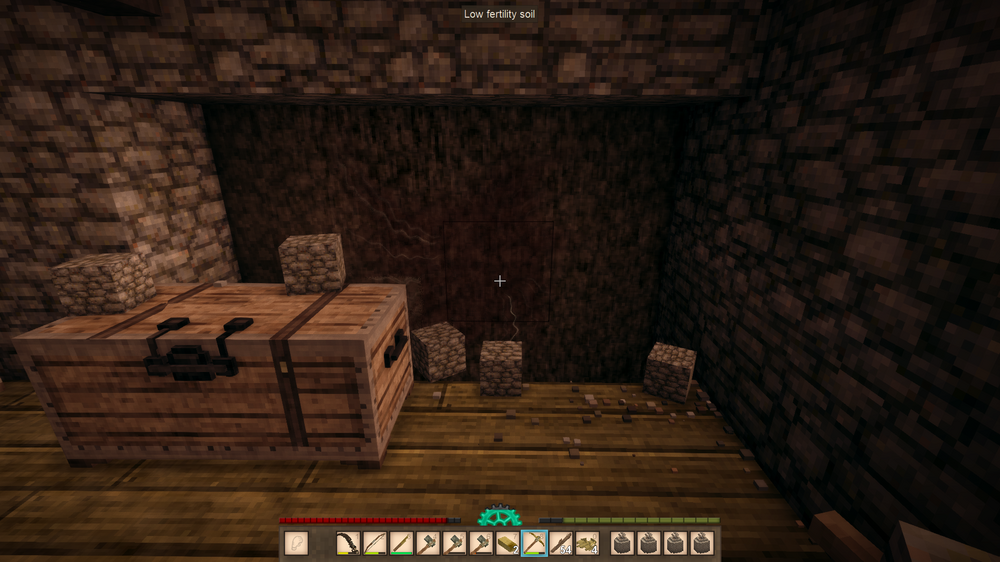1000x562 pixels.
Task: Select the curved blade tool in slot 1
Action: [349, 543]
